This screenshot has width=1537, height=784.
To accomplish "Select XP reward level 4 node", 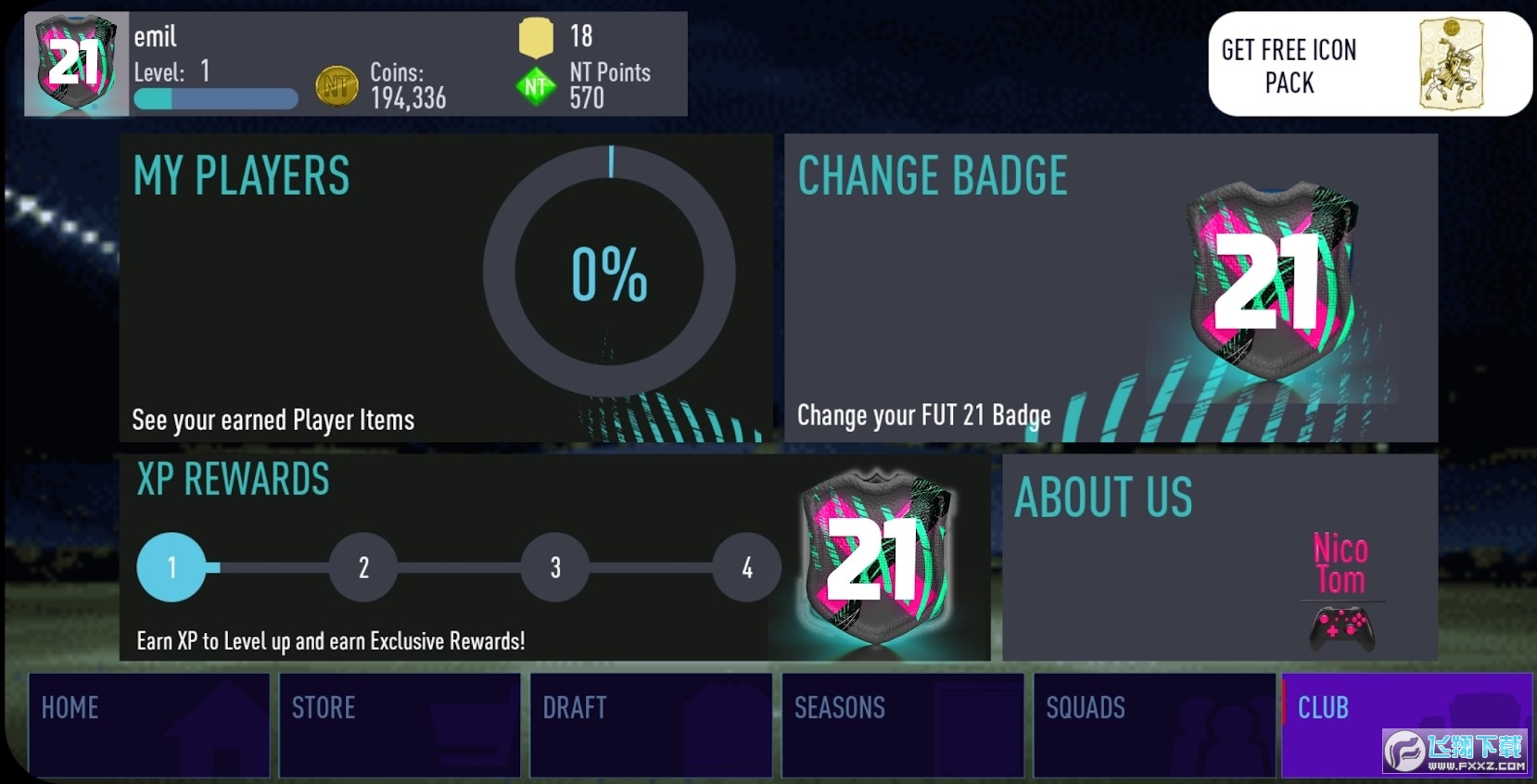I will tap(747, 567).
